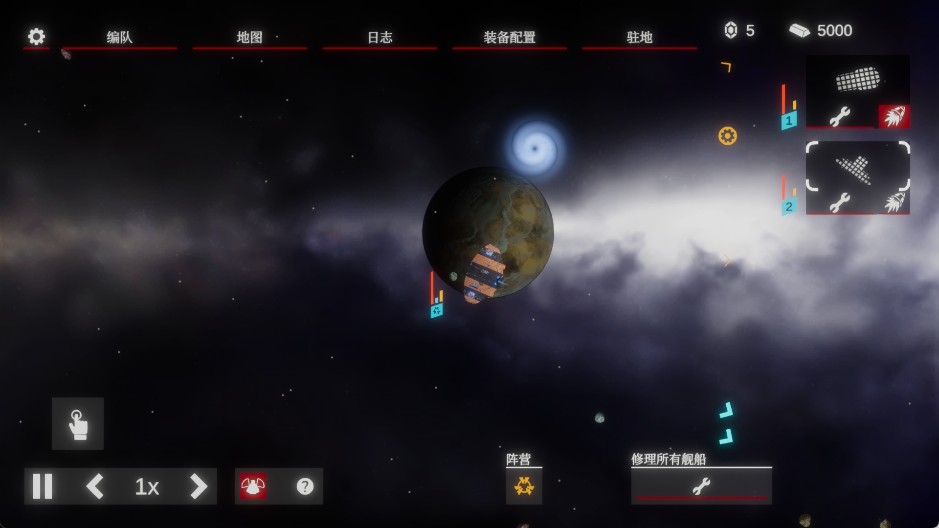Select ship 2's thumbnail card
The image size is (939, 528).
pyautogui.click(x=857, y=167)
